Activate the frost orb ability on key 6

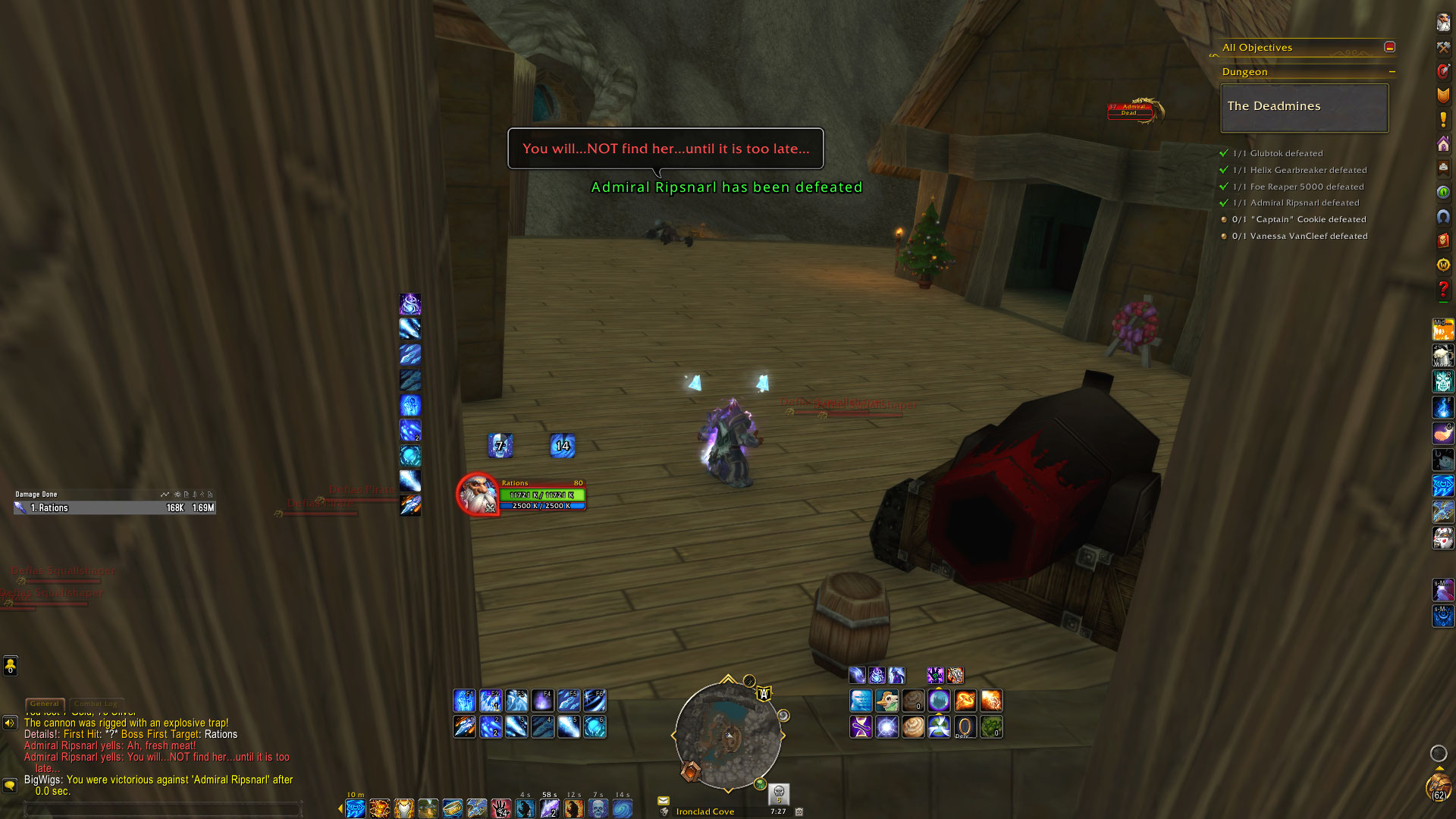pos(595,726)
